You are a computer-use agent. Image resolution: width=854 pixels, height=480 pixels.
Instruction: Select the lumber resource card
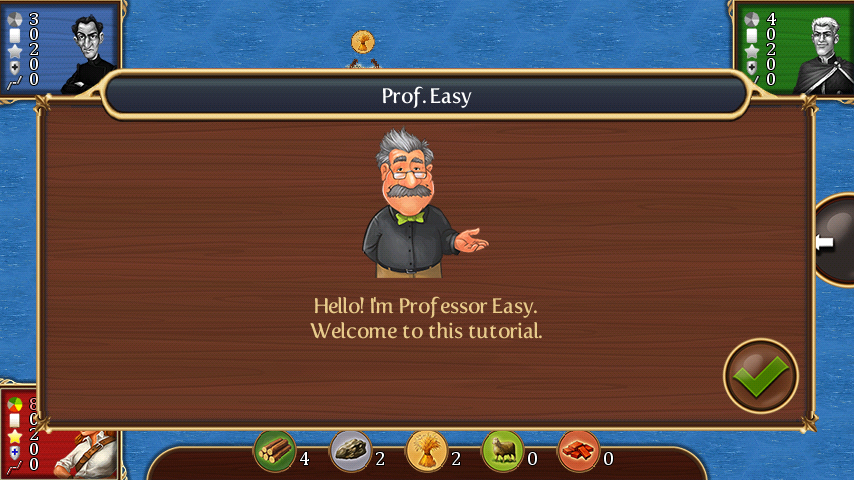click(x=274, y=451)
